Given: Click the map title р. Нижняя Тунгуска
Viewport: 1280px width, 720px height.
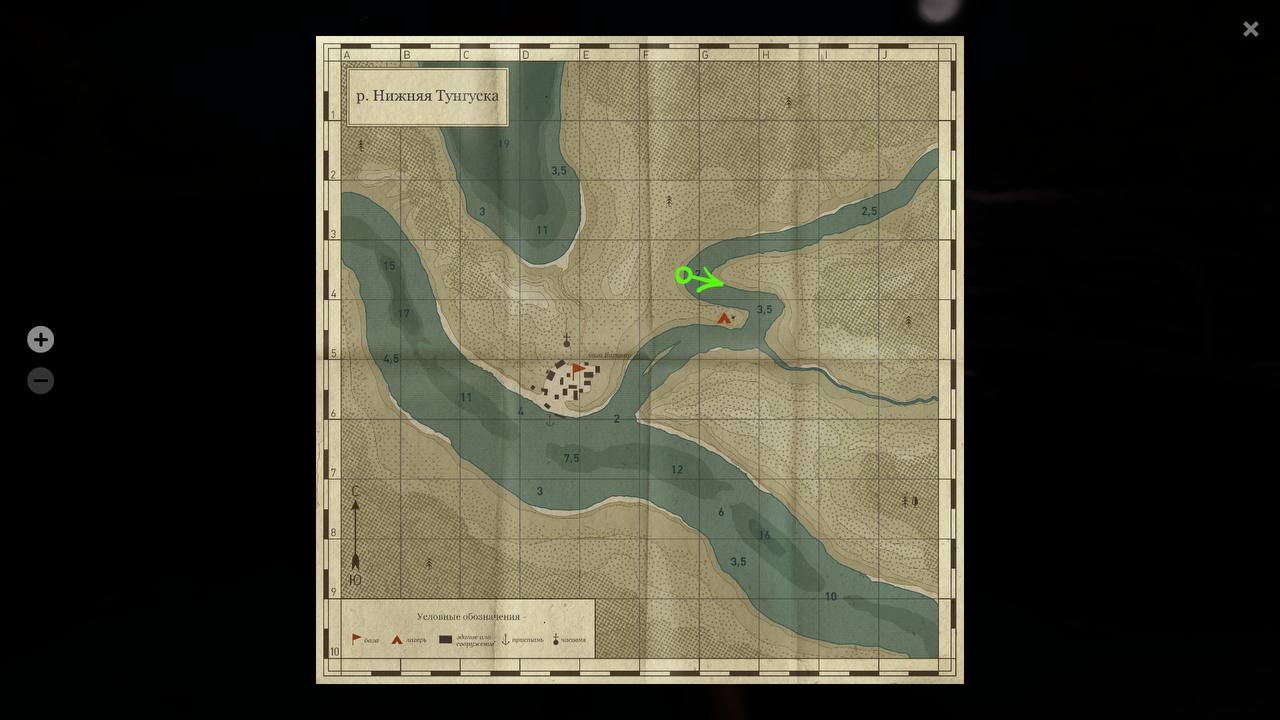Looking at the screenshot, I should pyautogui.click(x=426, y=96).
